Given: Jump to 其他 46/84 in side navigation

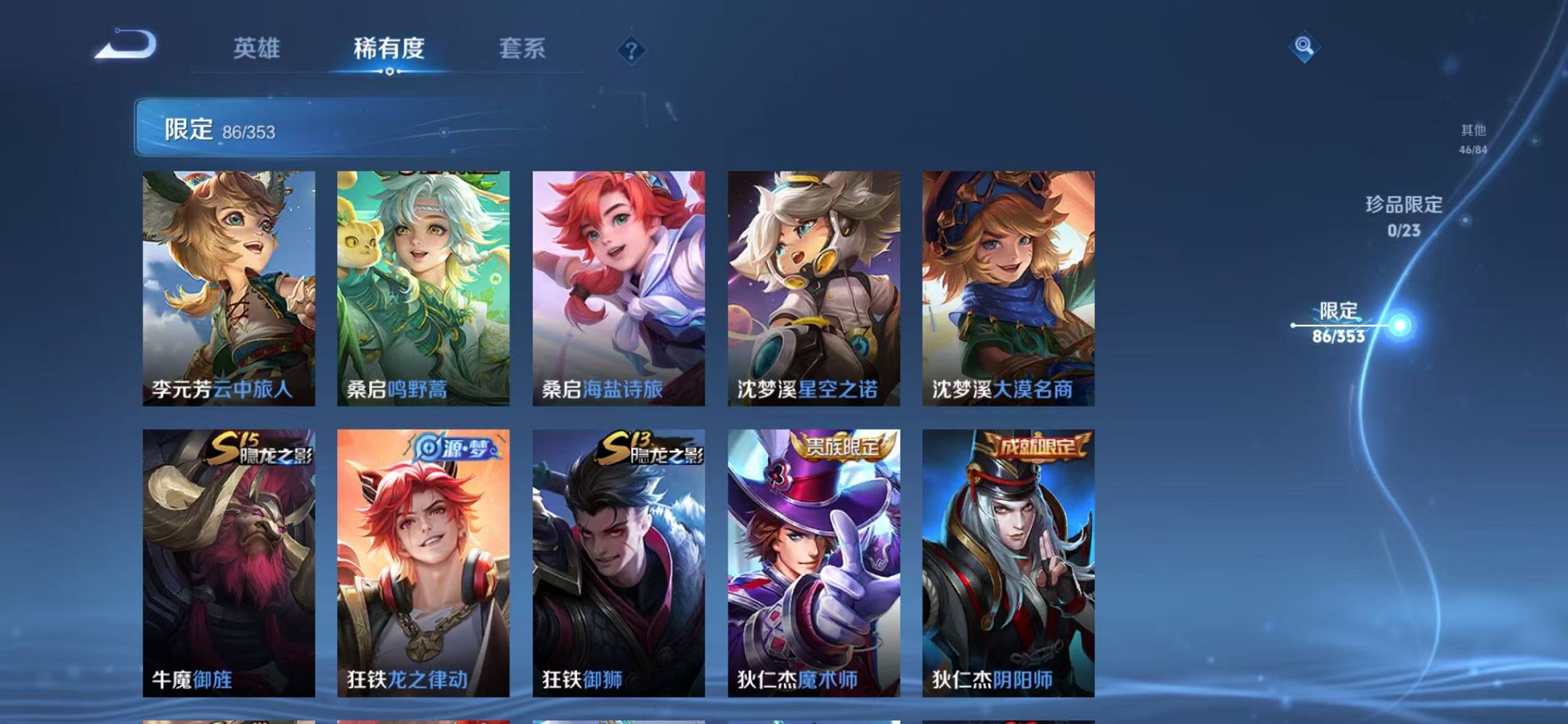Looking at the screenshot, I should pyautogui.click(x=1473, y=137).
